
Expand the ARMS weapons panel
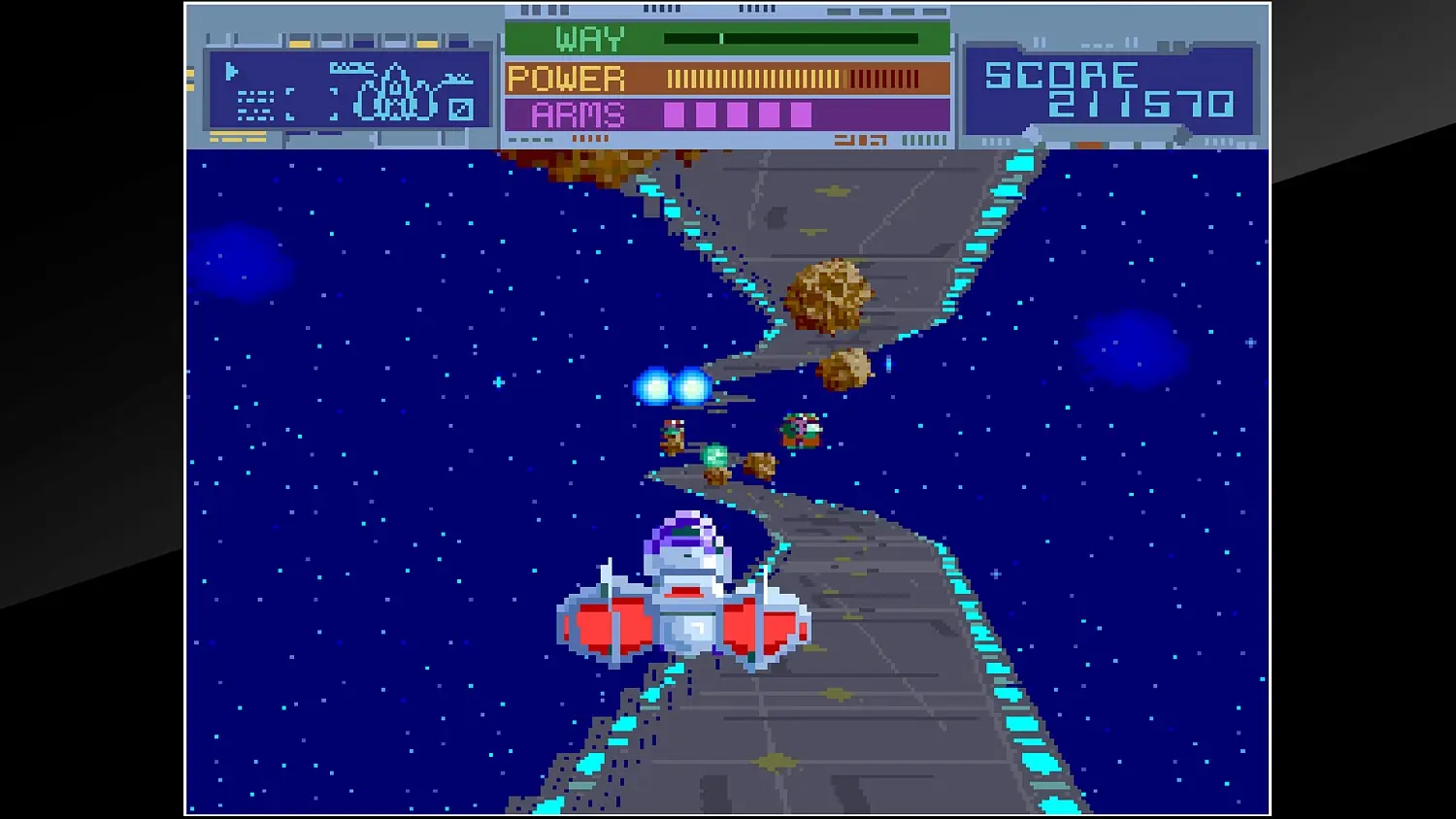tap(728, 114)
